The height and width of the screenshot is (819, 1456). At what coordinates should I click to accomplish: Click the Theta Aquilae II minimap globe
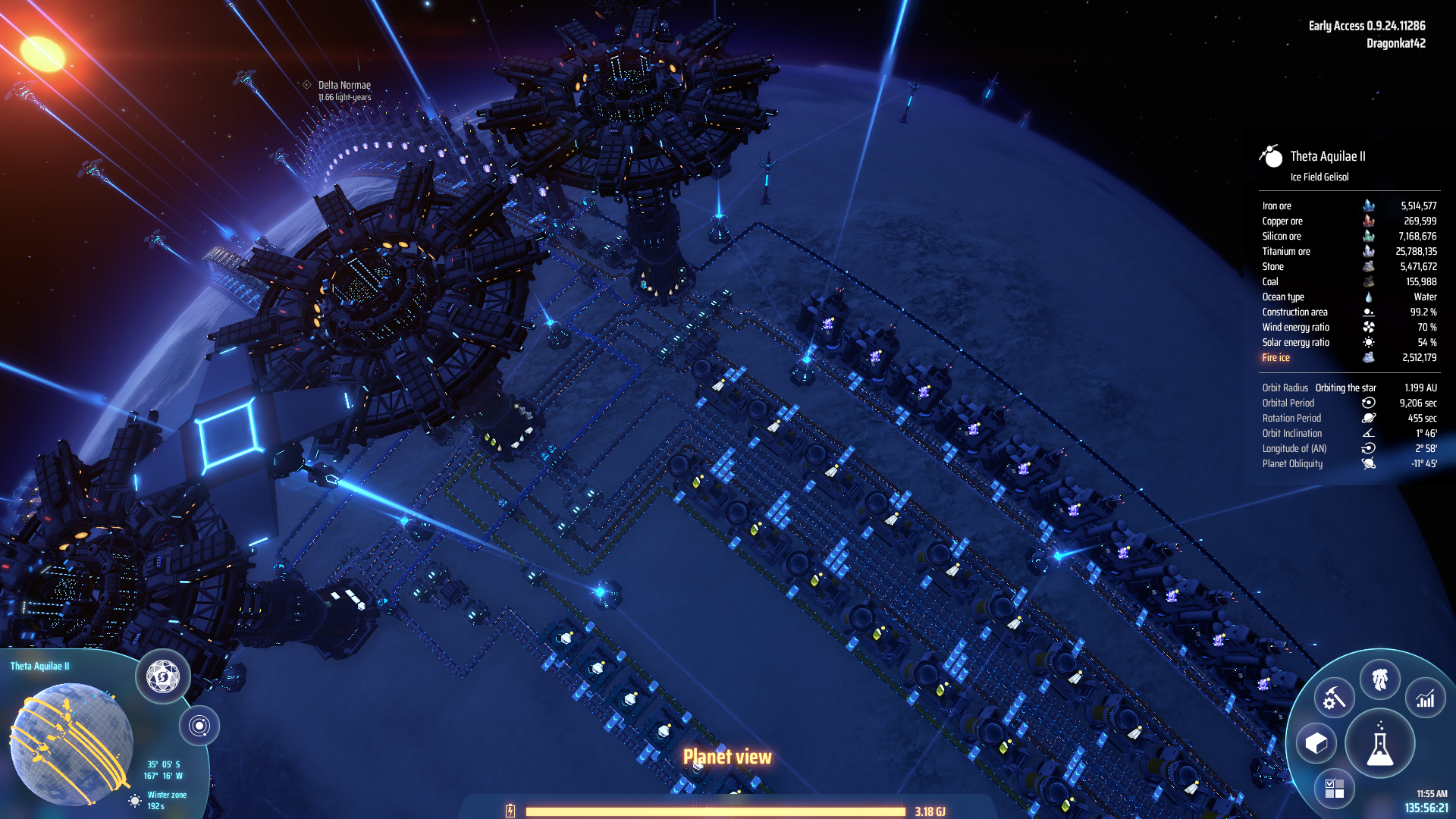[x=71, y=743]
